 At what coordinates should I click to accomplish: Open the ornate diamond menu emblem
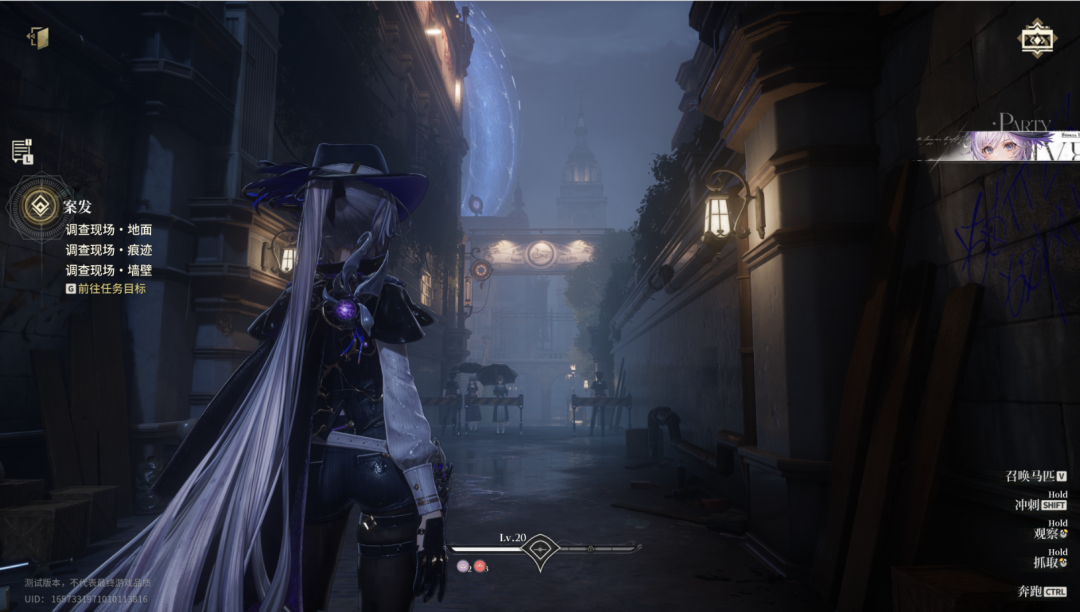click(1036, 39)
